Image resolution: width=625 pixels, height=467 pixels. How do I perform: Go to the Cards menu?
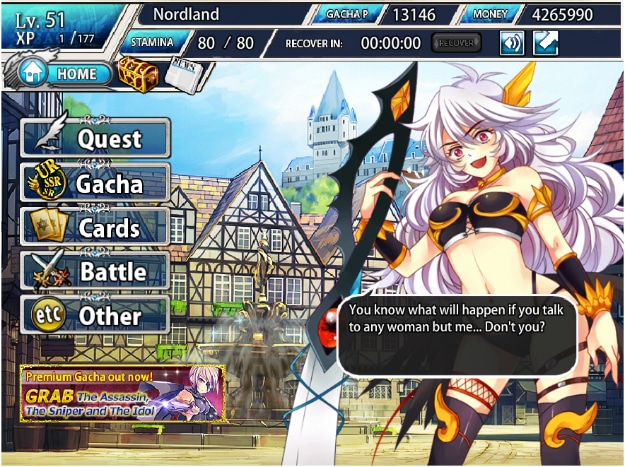point(96,227)
